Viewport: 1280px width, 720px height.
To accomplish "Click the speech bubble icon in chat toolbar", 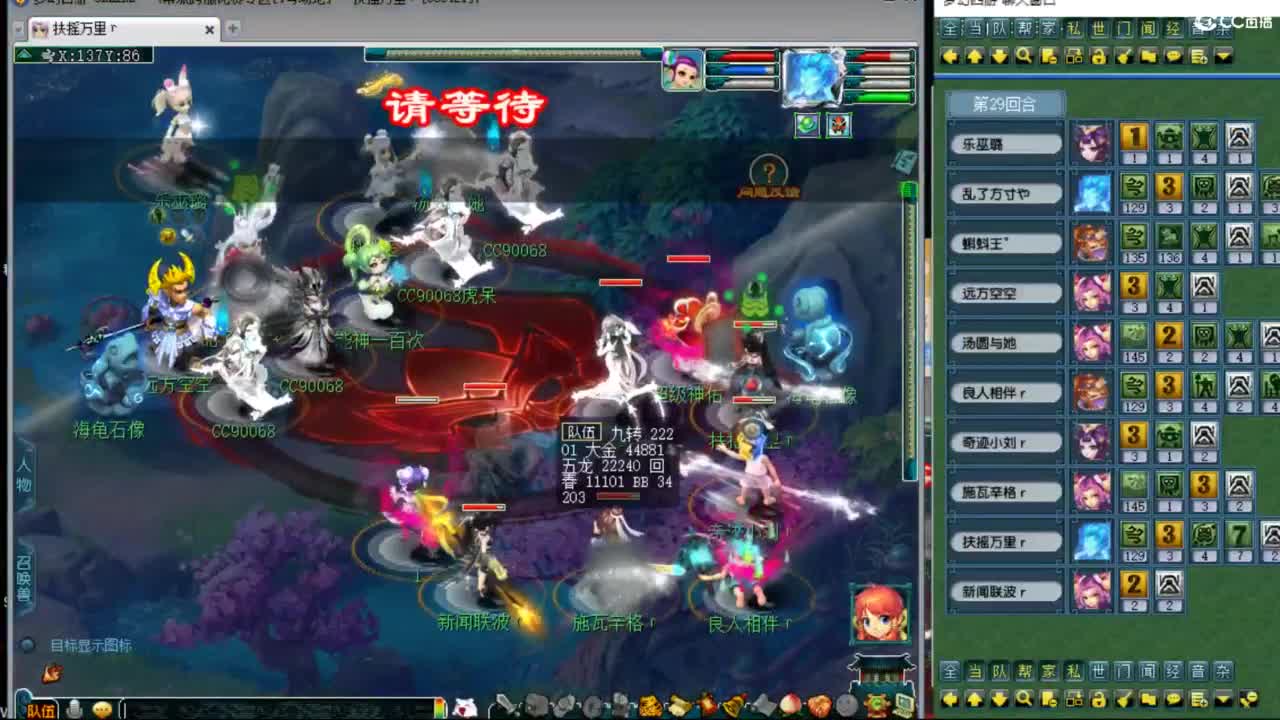I will pos(1175,57).
